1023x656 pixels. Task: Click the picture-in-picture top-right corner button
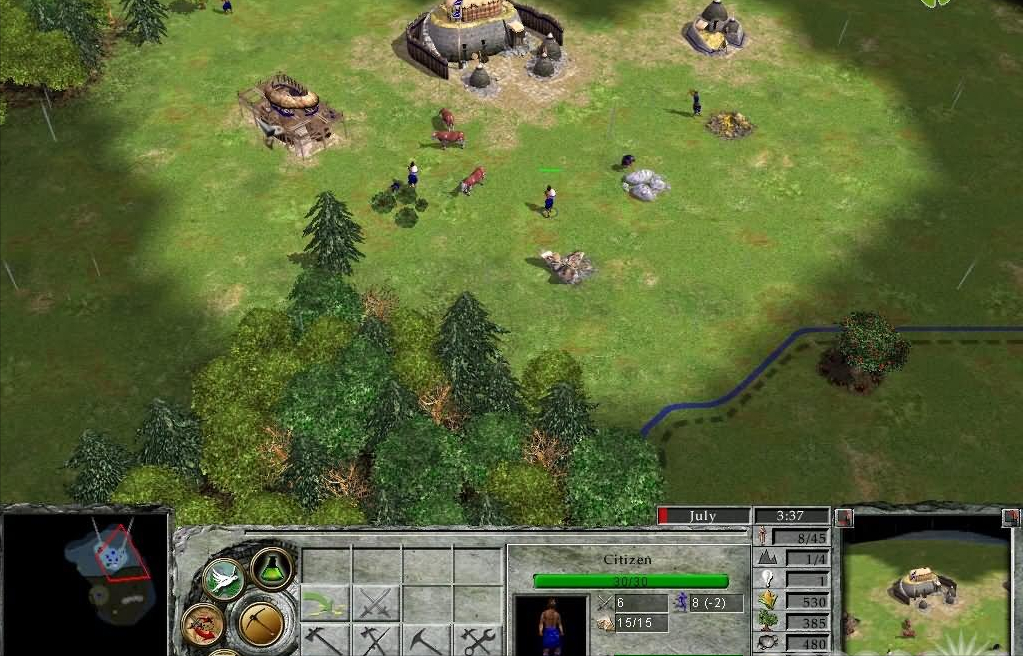pos(1009,517)
